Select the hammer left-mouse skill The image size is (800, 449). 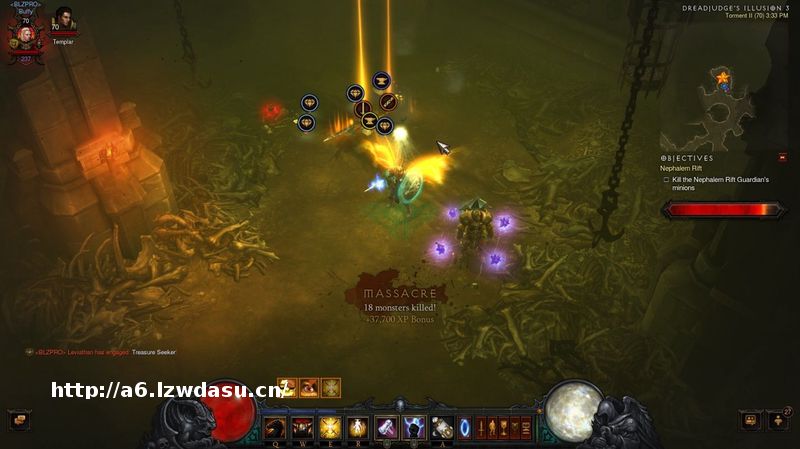[x=386, y=428]
